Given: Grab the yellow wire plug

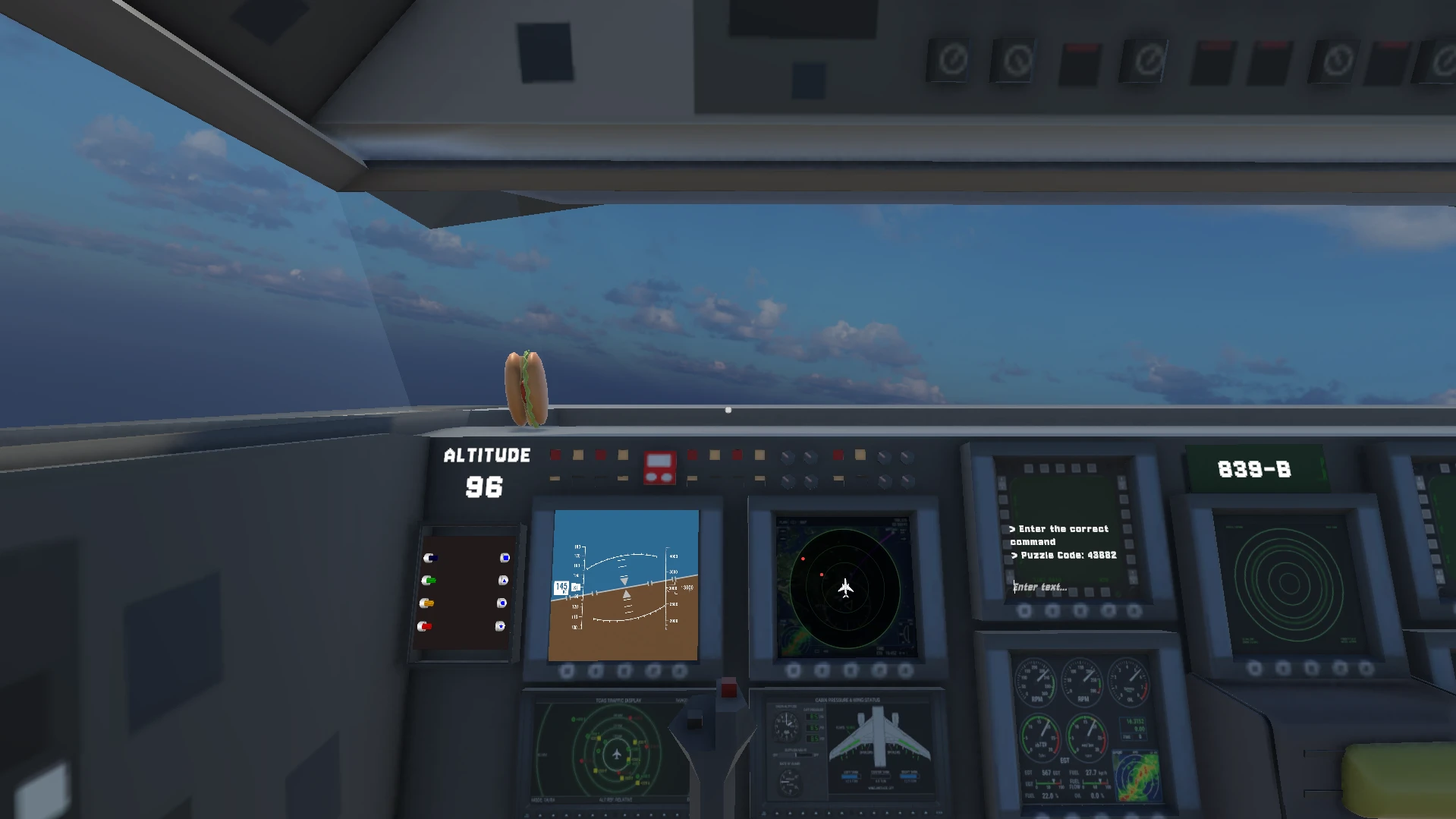Looking at the screenshot, I should [426, 603].
